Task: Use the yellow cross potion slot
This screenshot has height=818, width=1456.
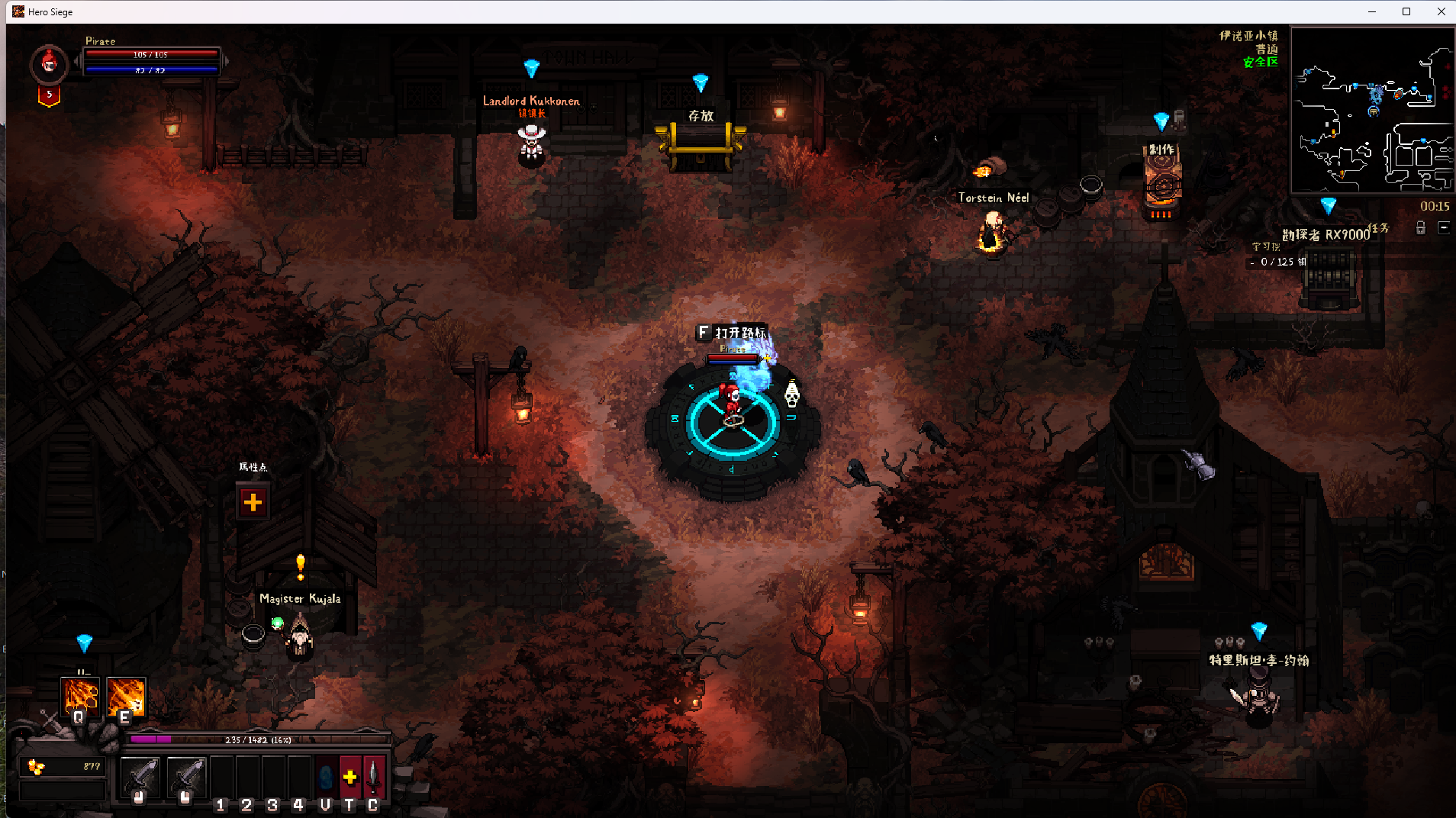Action: 350,777
